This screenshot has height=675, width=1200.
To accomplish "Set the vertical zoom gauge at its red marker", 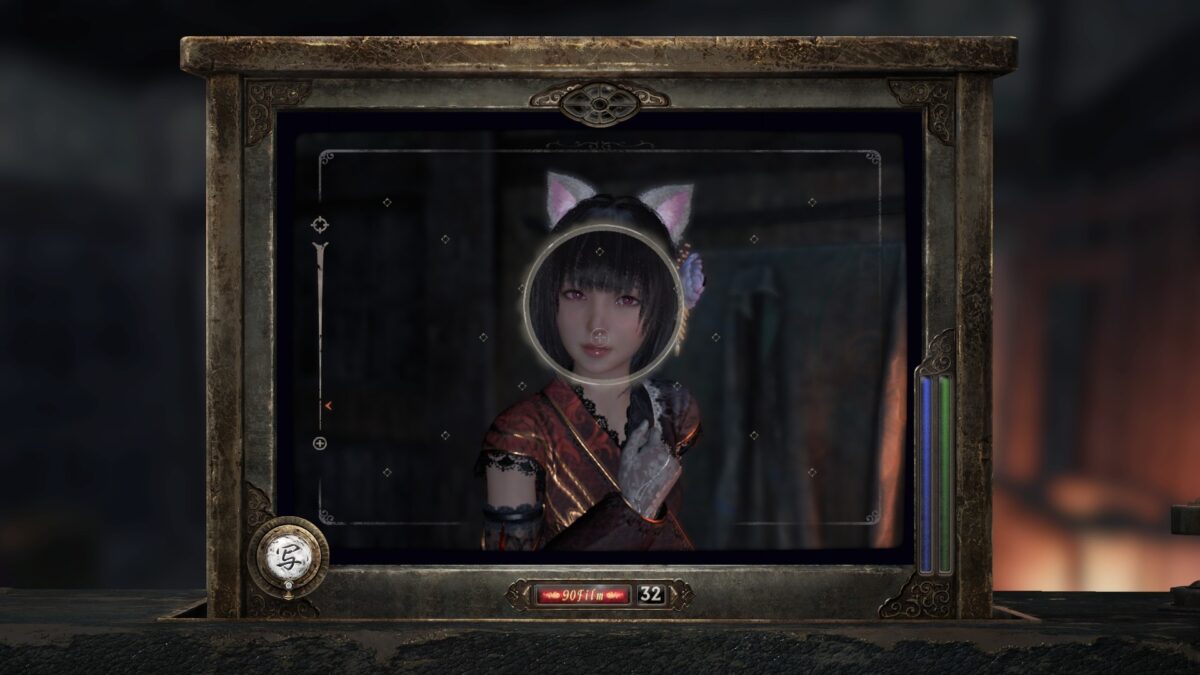I will click(326, 405).
